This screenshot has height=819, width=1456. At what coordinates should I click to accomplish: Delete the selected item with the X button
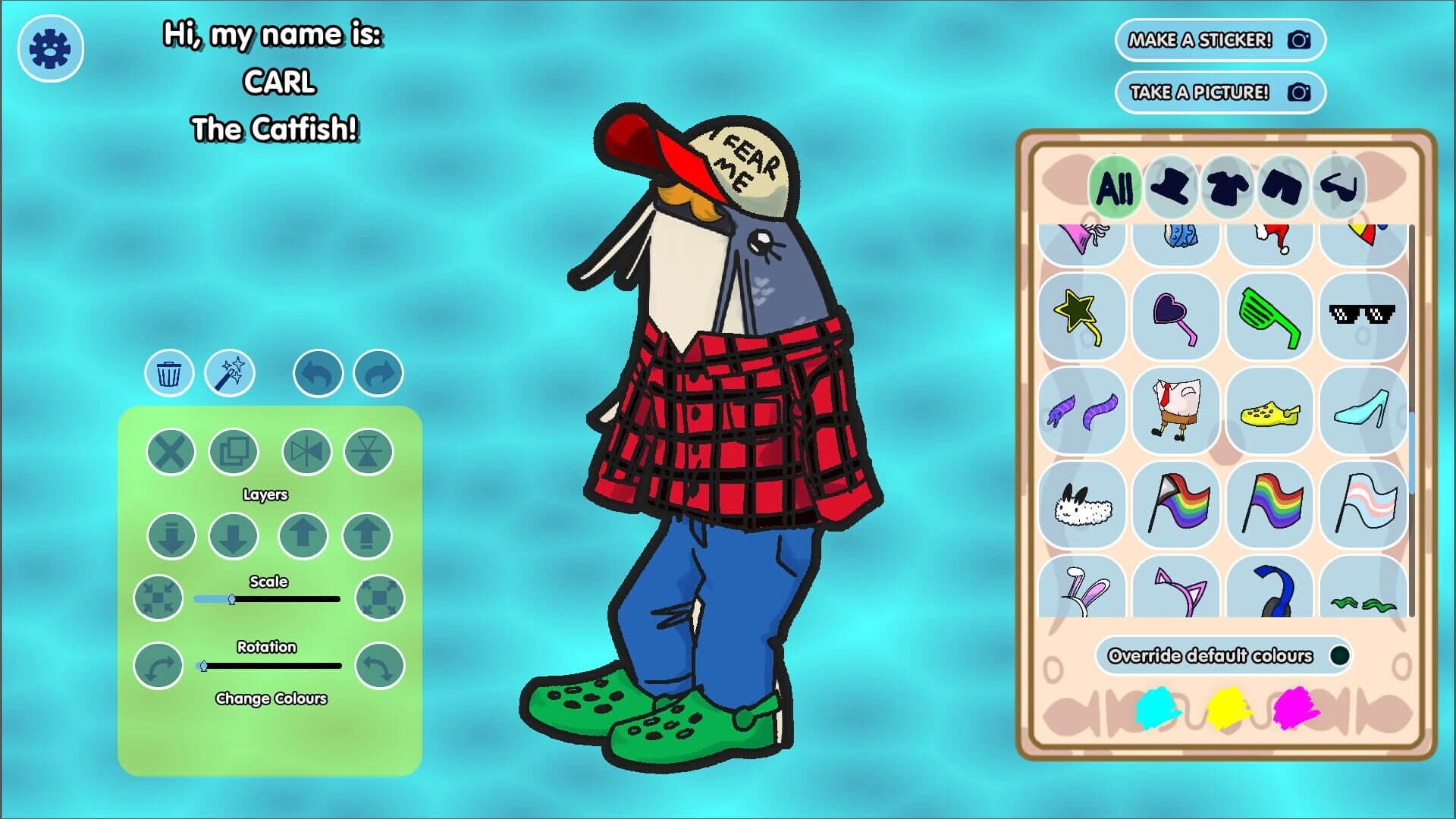170,450
